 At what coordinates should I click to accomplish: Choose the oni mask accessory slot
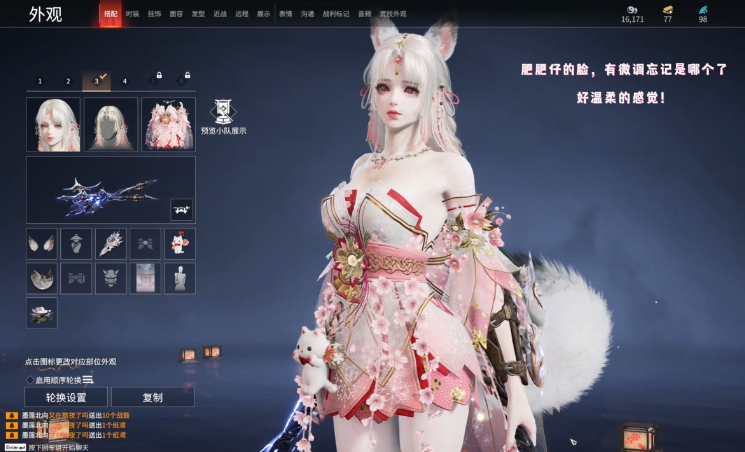tap(110, 278)
